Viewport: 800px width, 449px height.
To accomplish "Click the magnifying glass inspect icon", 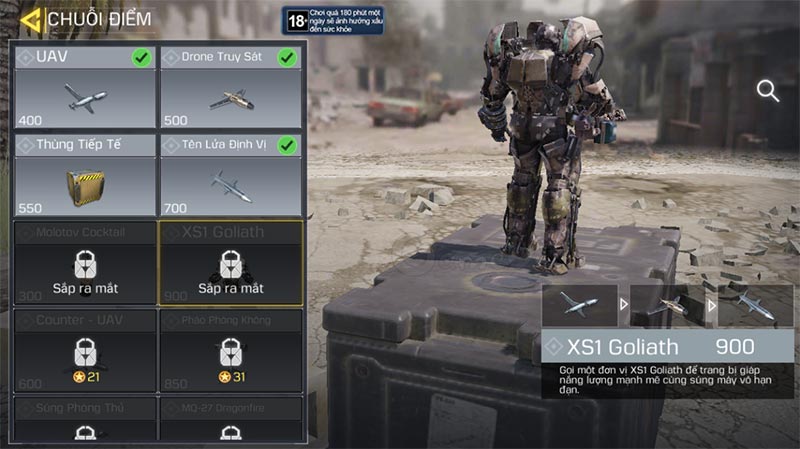I will pos(768,92).
